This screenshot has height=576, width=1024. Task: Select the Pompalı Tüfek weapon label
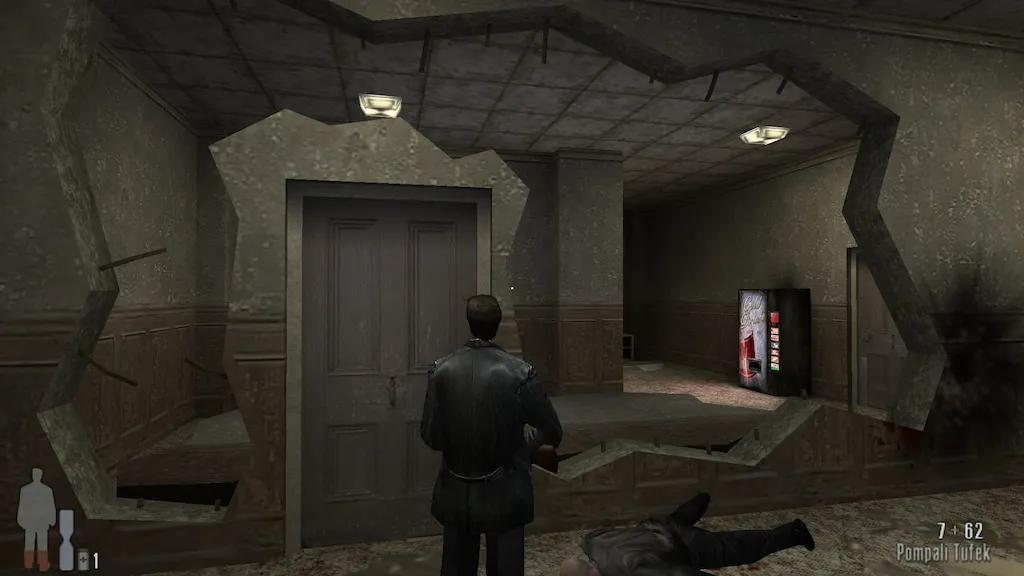point(942,552)
